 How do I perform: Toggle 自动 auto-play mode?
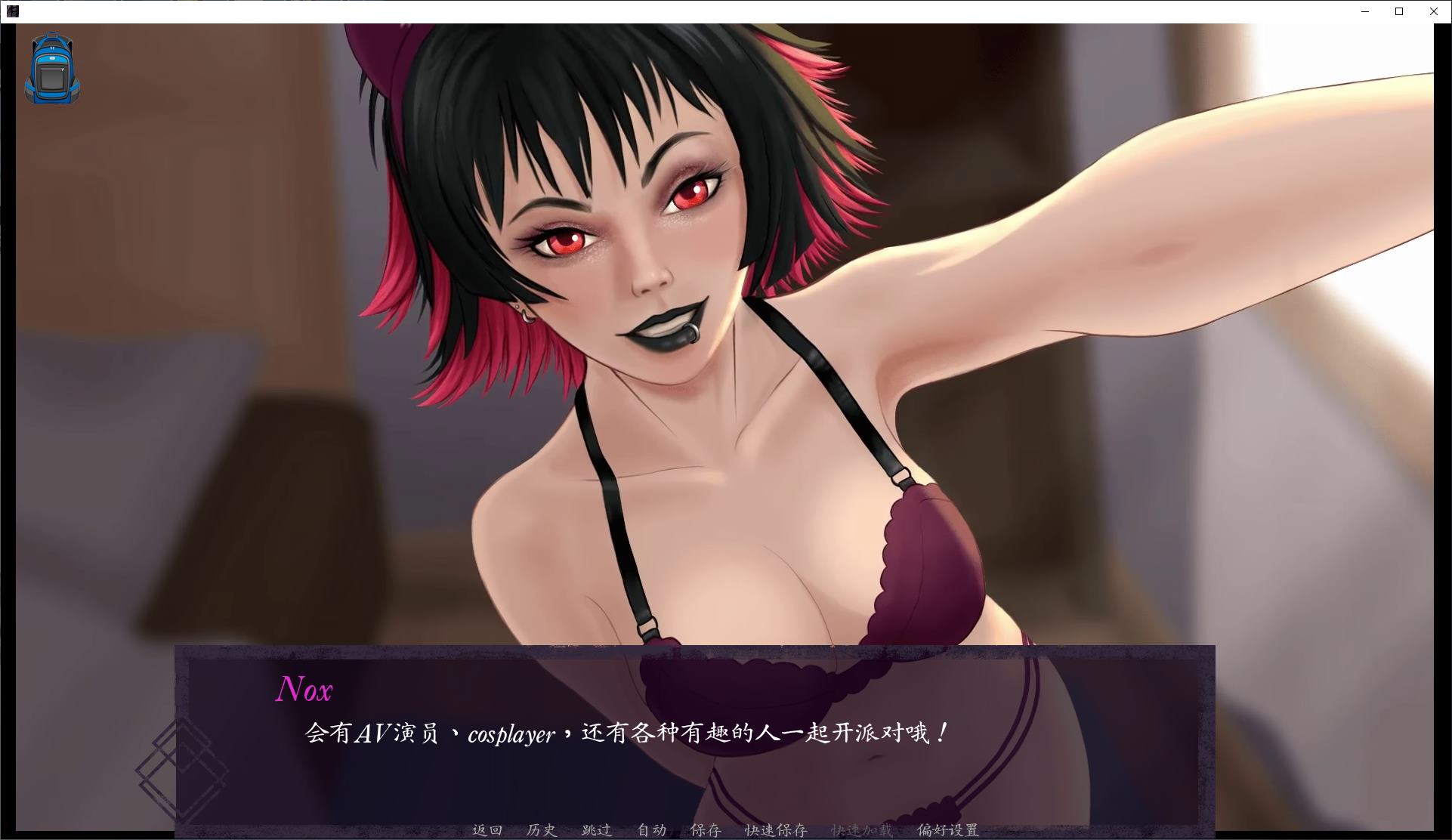[x=652, y=829]
